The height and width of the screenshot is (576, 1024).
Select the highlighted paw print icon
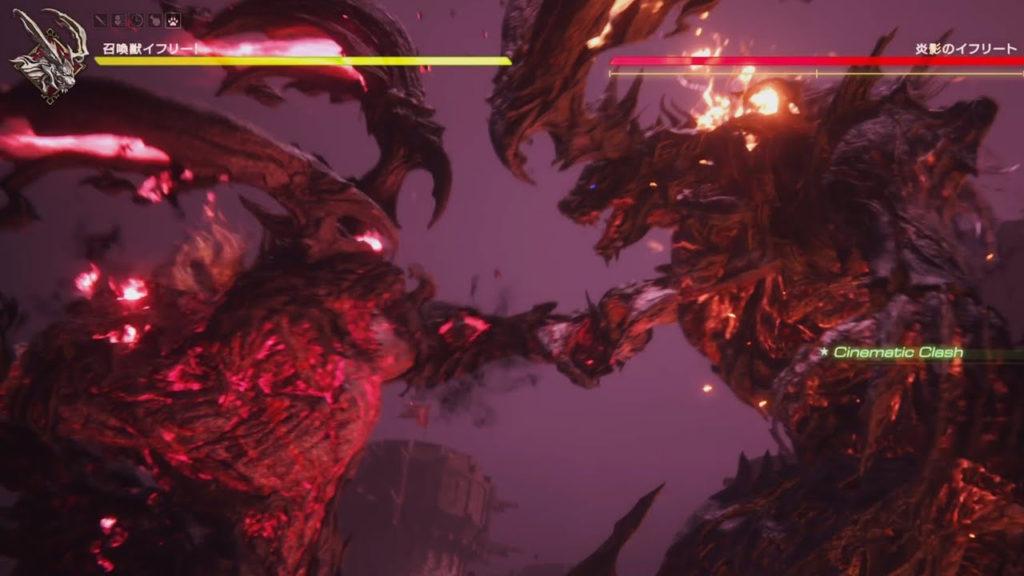(x=173, y=20)
